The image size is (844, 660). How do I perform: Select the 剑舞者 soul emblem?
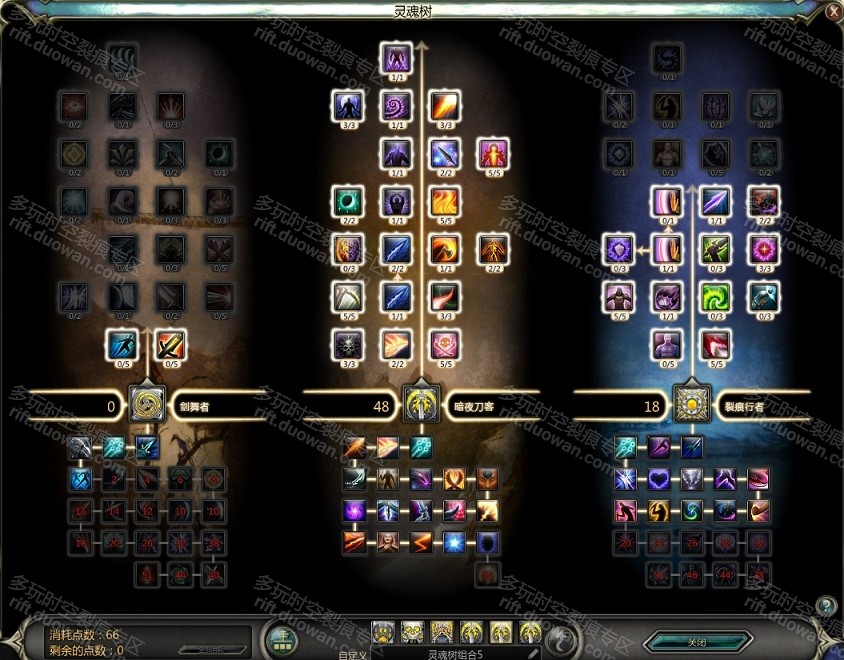tap(146, 404)
